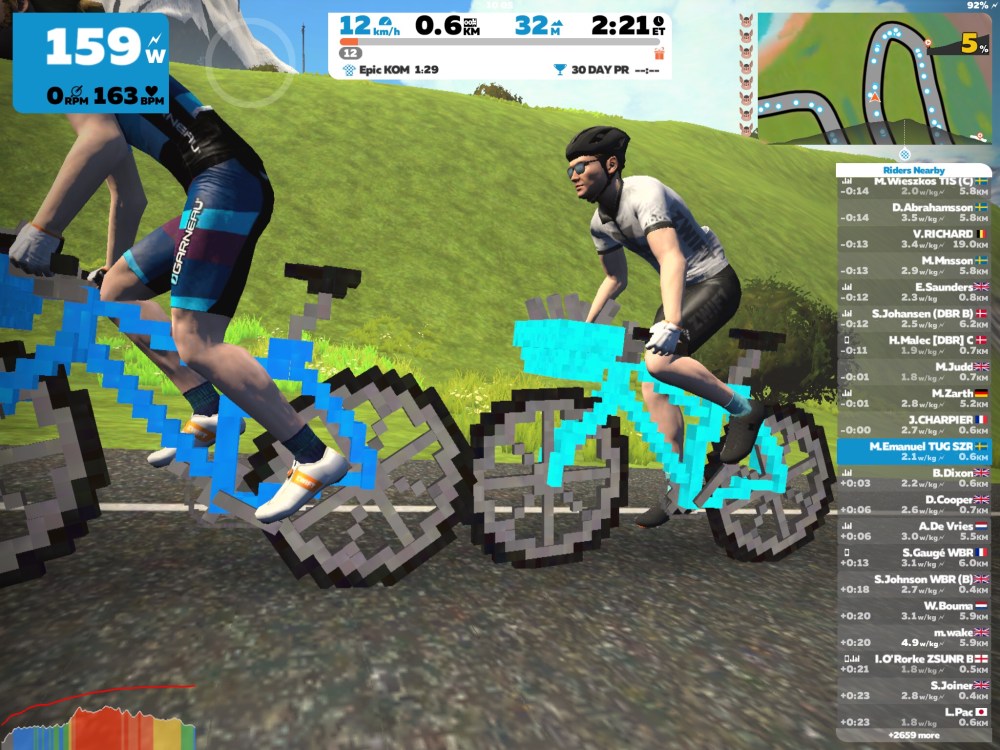Select highlighted rider M.Emanuel TUG SZR
The width and height of the screenshot is (1000, 750).
click(913, 451)
